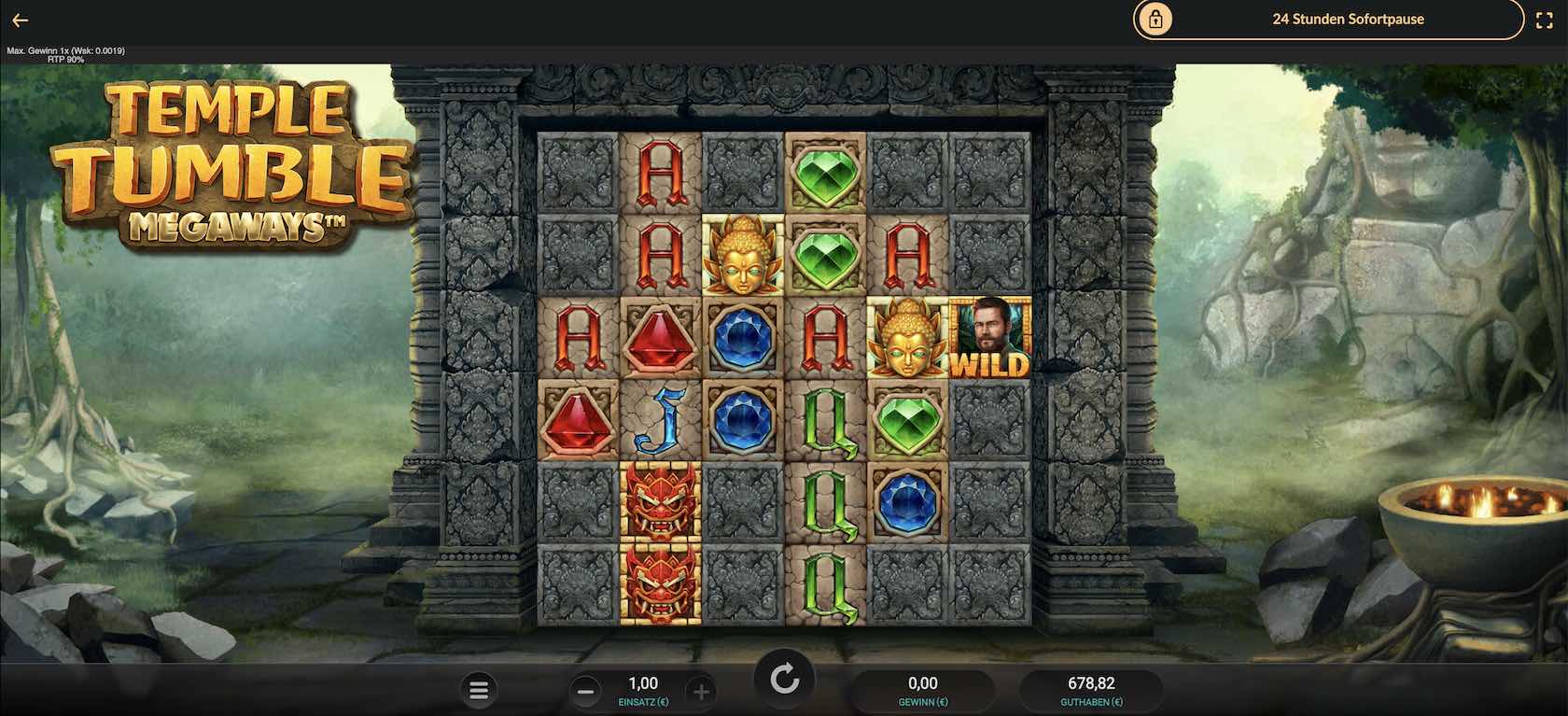1568x716 pixels.
Task: Decrease the bet with the minus control
Action: [x=585, y=691]
